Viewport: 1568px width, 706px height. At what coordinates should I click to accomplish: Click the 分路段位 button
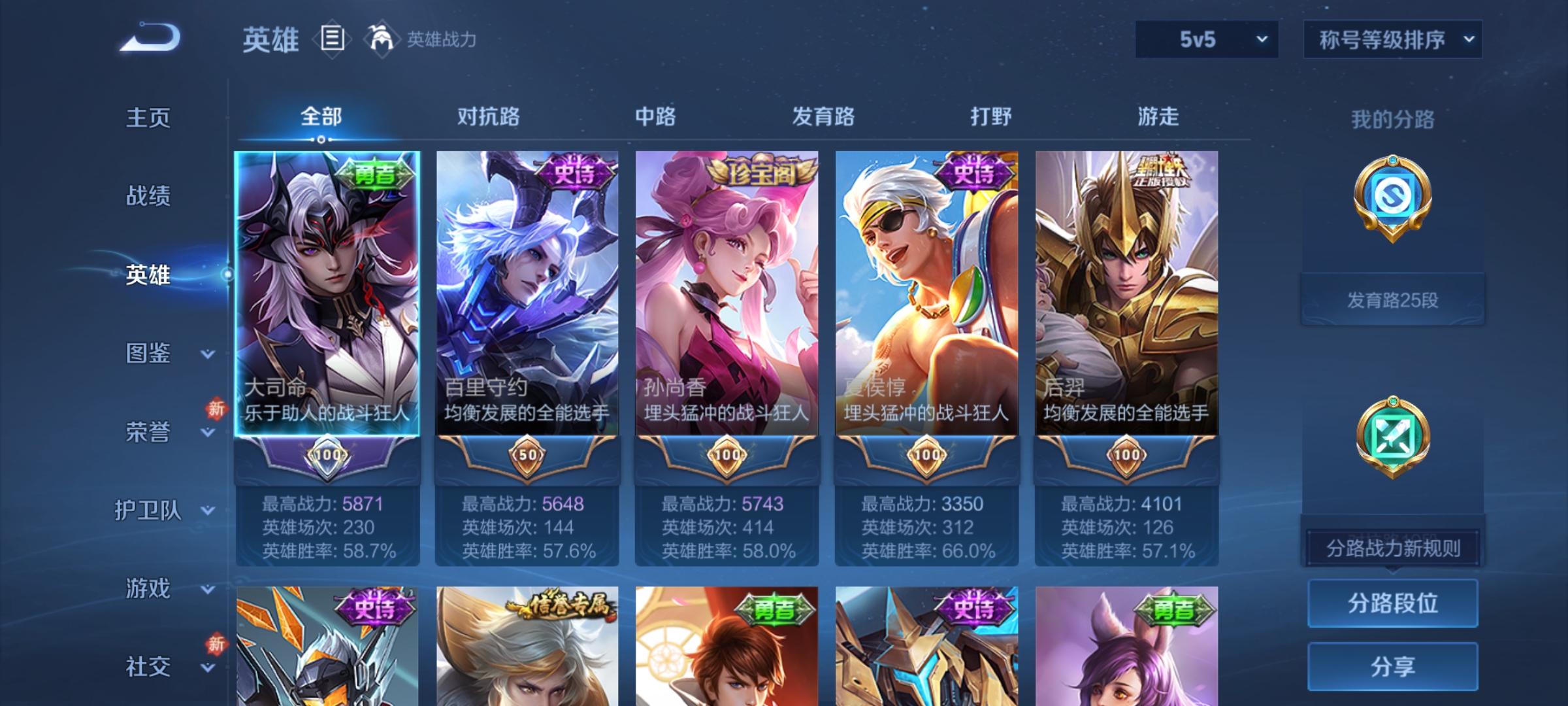(x=1392, y=603)
